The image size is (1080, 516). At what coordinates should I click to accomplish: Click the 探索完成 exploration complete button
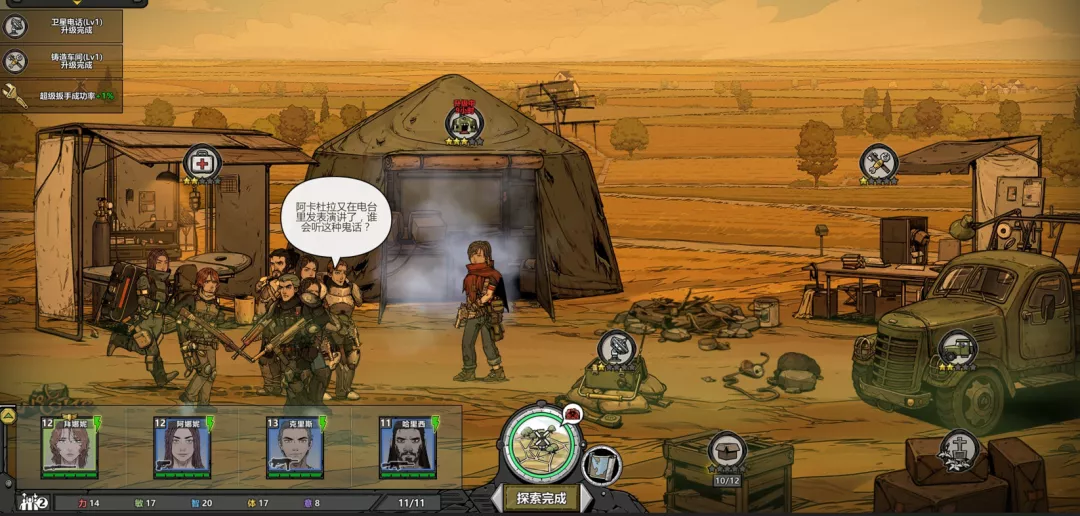click(541, 497)
